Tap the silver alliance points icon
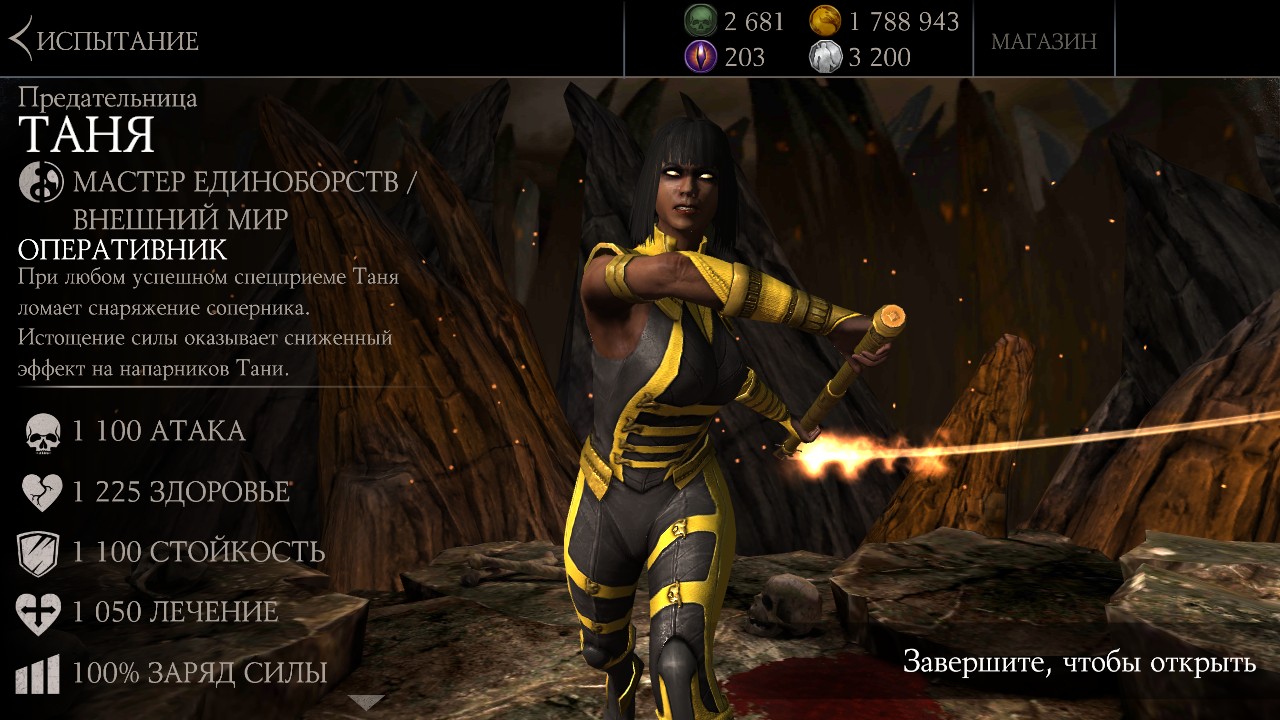Viewport: 1280px width, 720px height. pyautogui.click(x=825, y=57)
